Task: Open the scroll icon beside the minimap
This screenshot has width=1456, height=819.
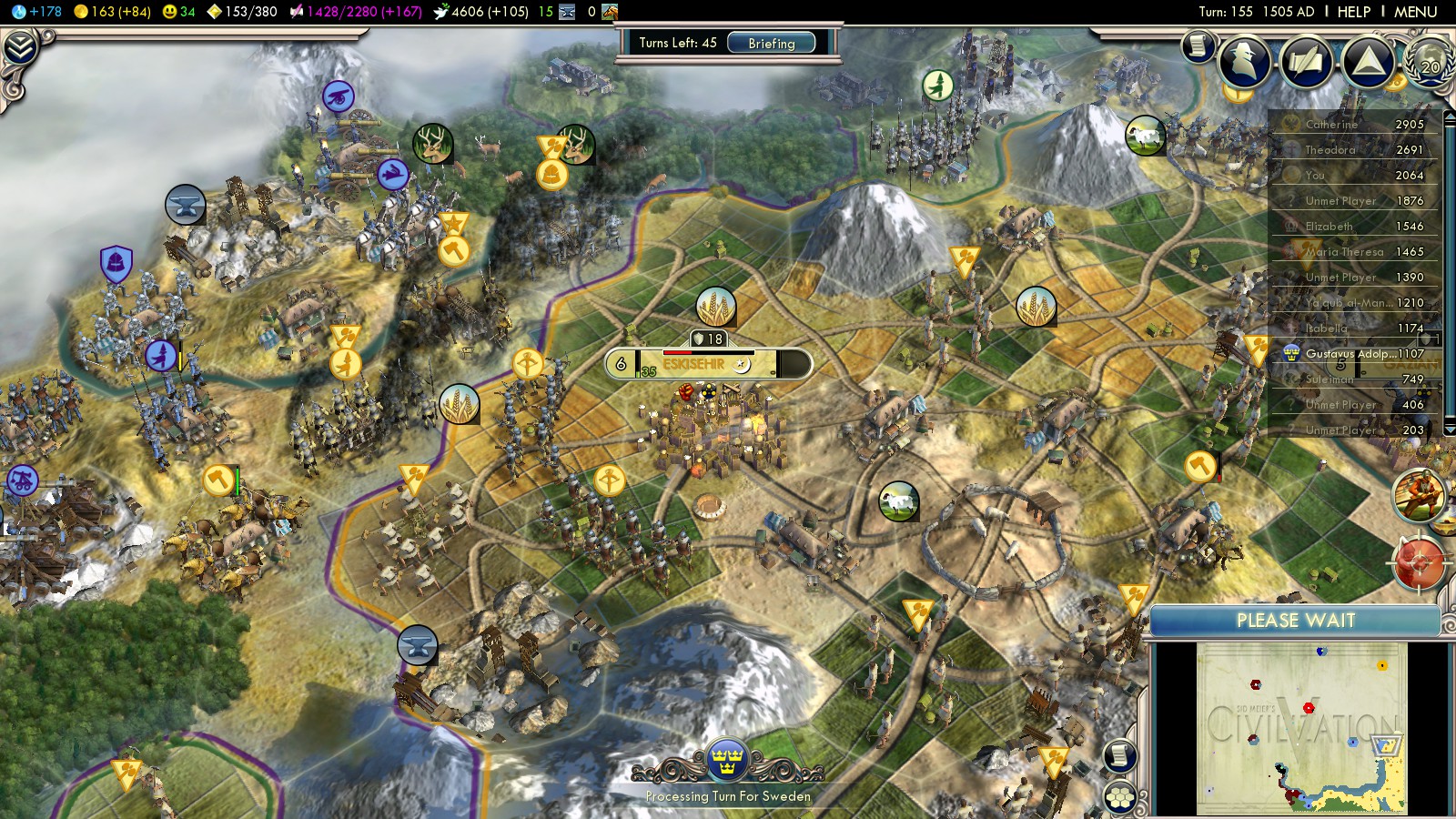Action: coord(1120,755)
